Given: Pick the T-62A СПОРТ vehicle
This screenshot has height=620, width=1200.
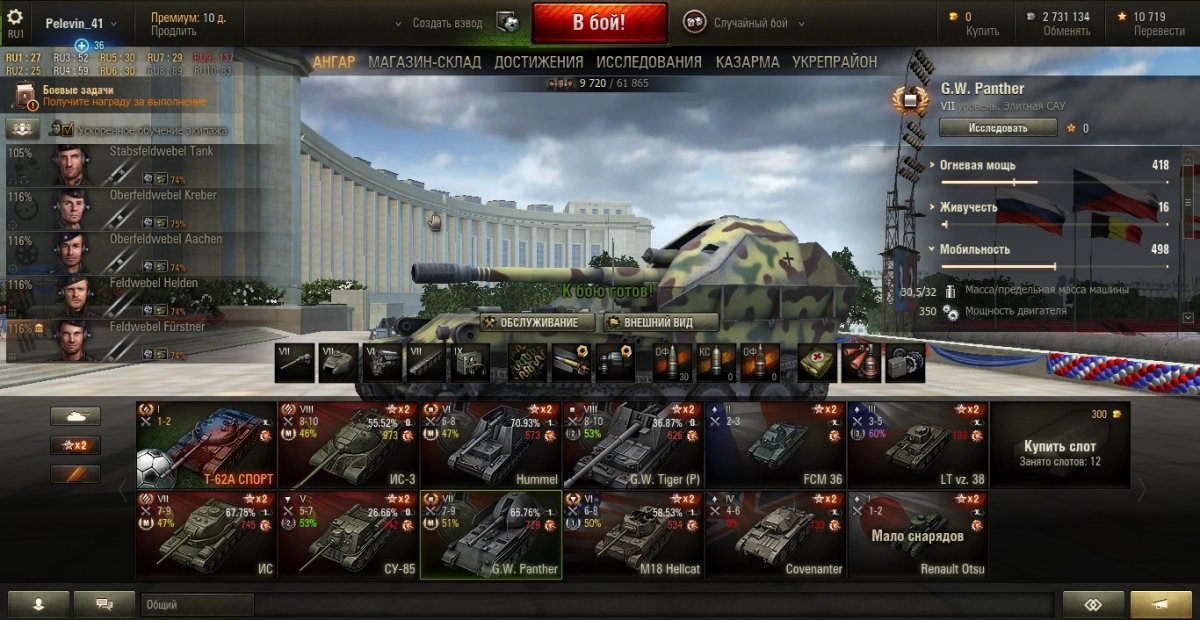Looking at the screenshot, I should (x=206, y=445).
